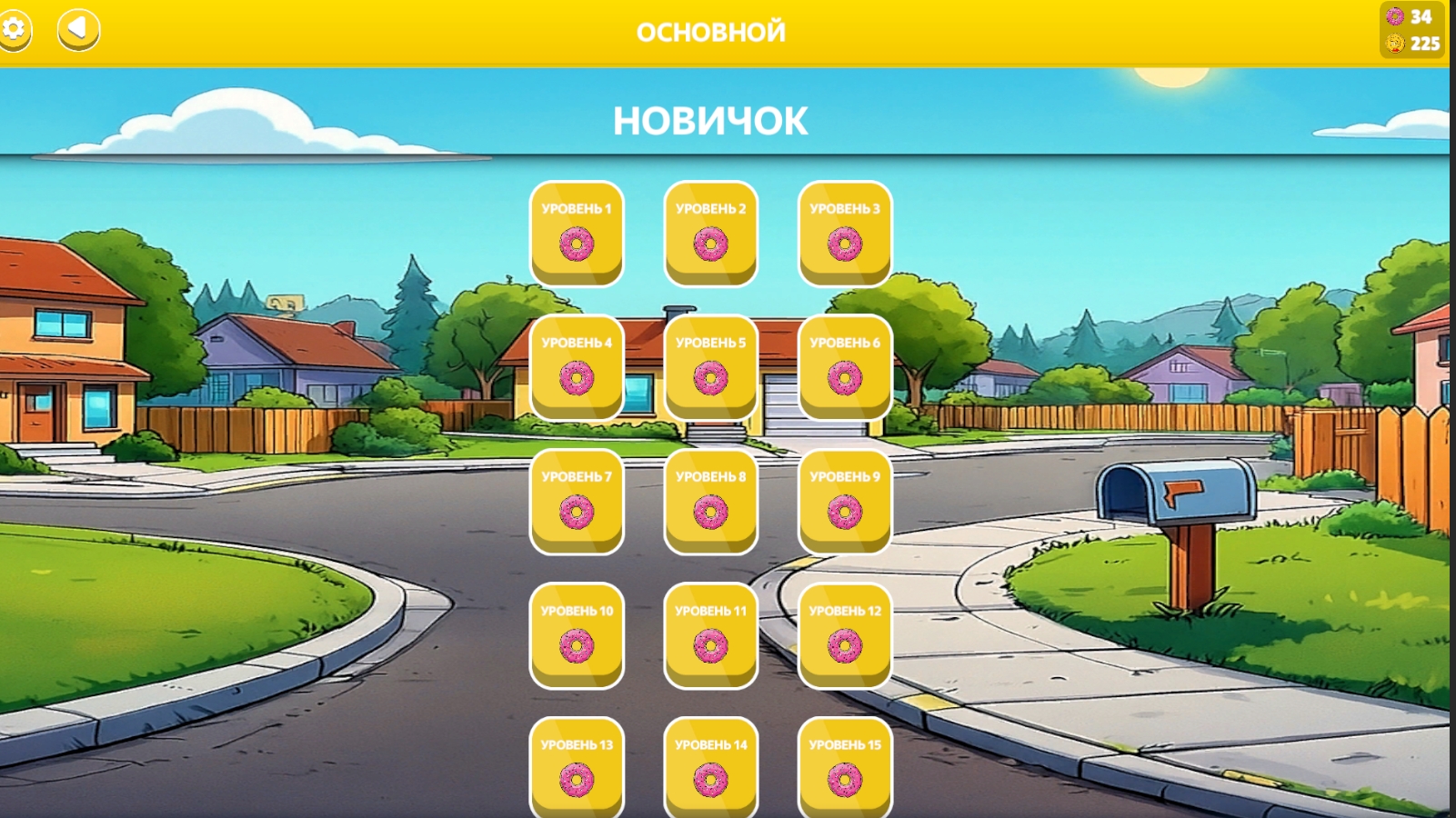Click the back arrow button
Viewport: 1456px width, 818px height.
[x=76, y=30]
